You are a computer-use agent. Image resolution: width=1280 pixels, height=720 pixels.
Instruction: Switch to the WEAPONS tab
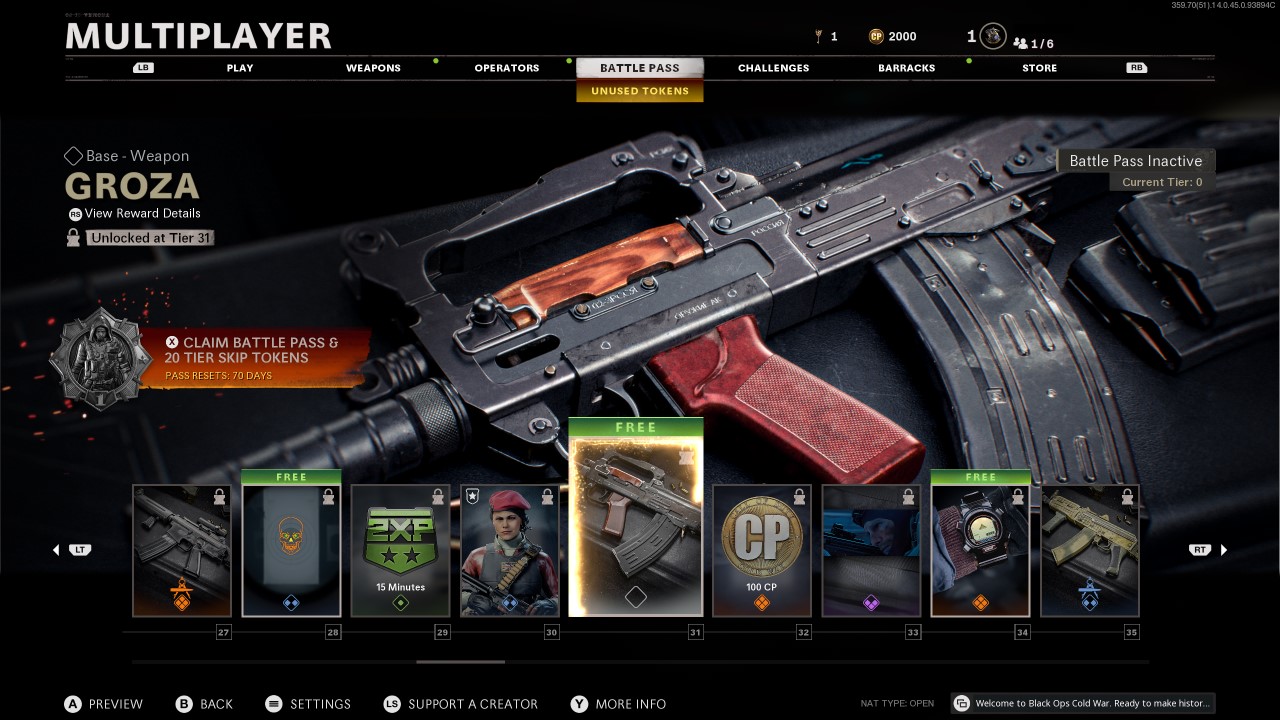click(373, 67)
